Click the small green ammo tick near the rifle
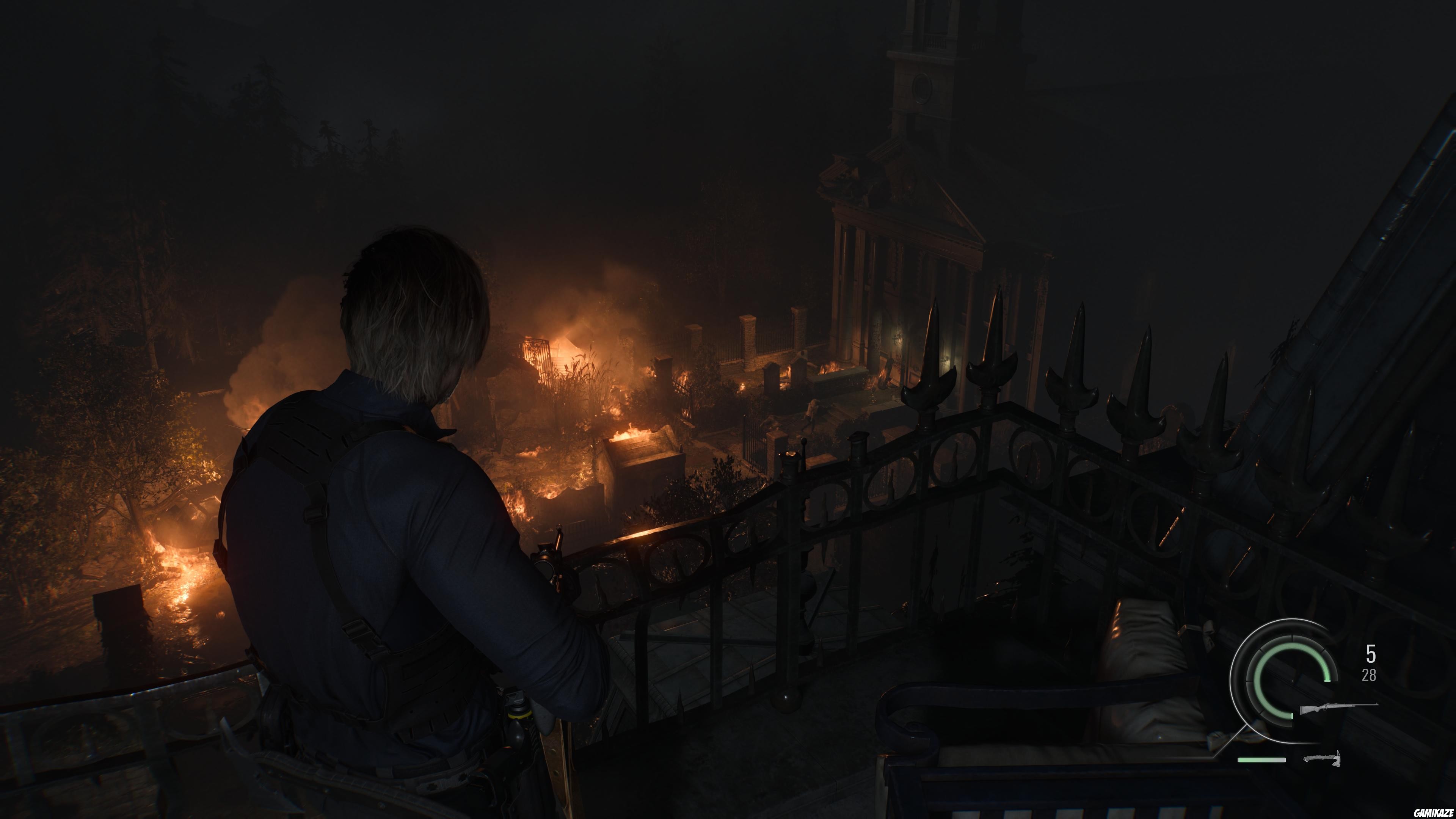 tap(1293, 716)
